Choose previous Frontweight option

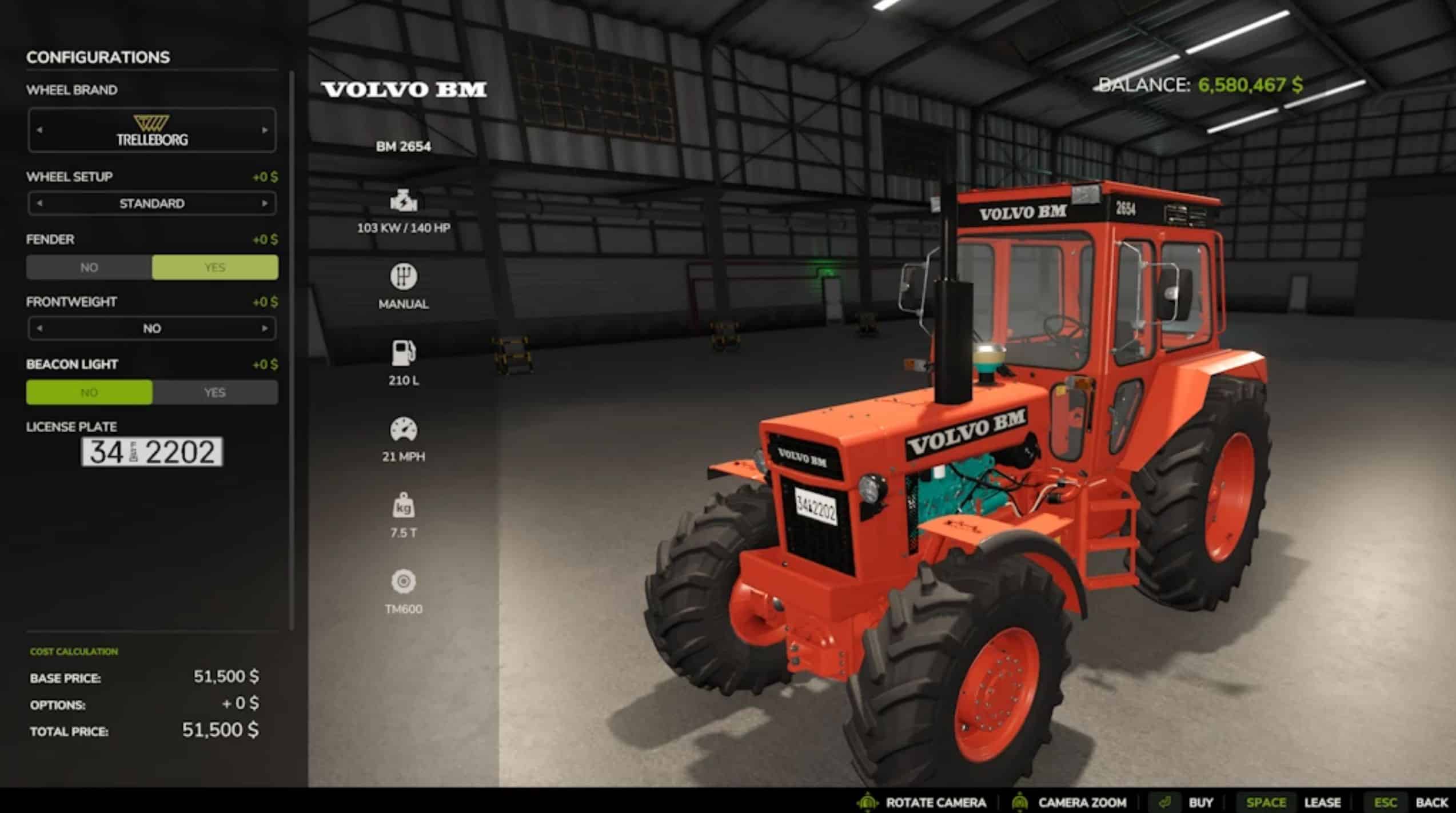click(39, 329)
